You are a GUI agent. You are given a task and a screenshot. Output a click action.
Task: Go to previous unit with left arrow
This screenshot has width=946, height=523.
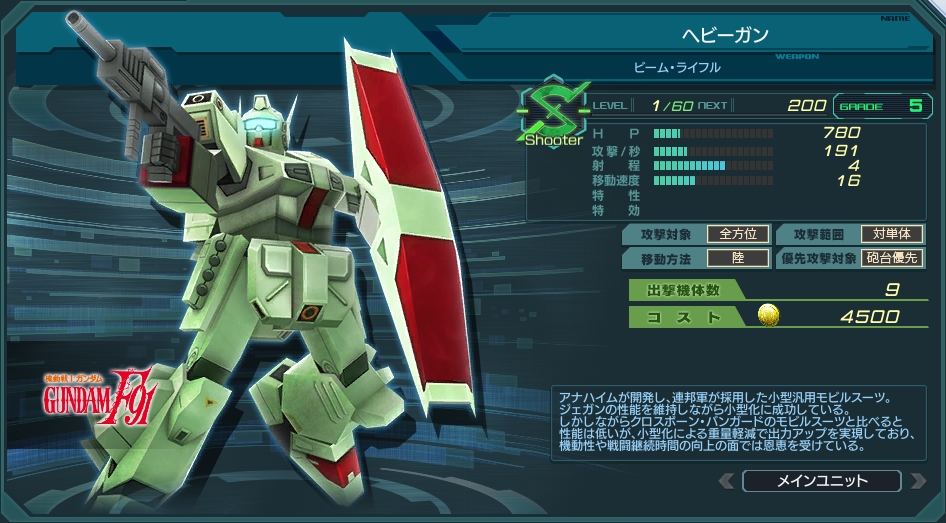[726, 481]
